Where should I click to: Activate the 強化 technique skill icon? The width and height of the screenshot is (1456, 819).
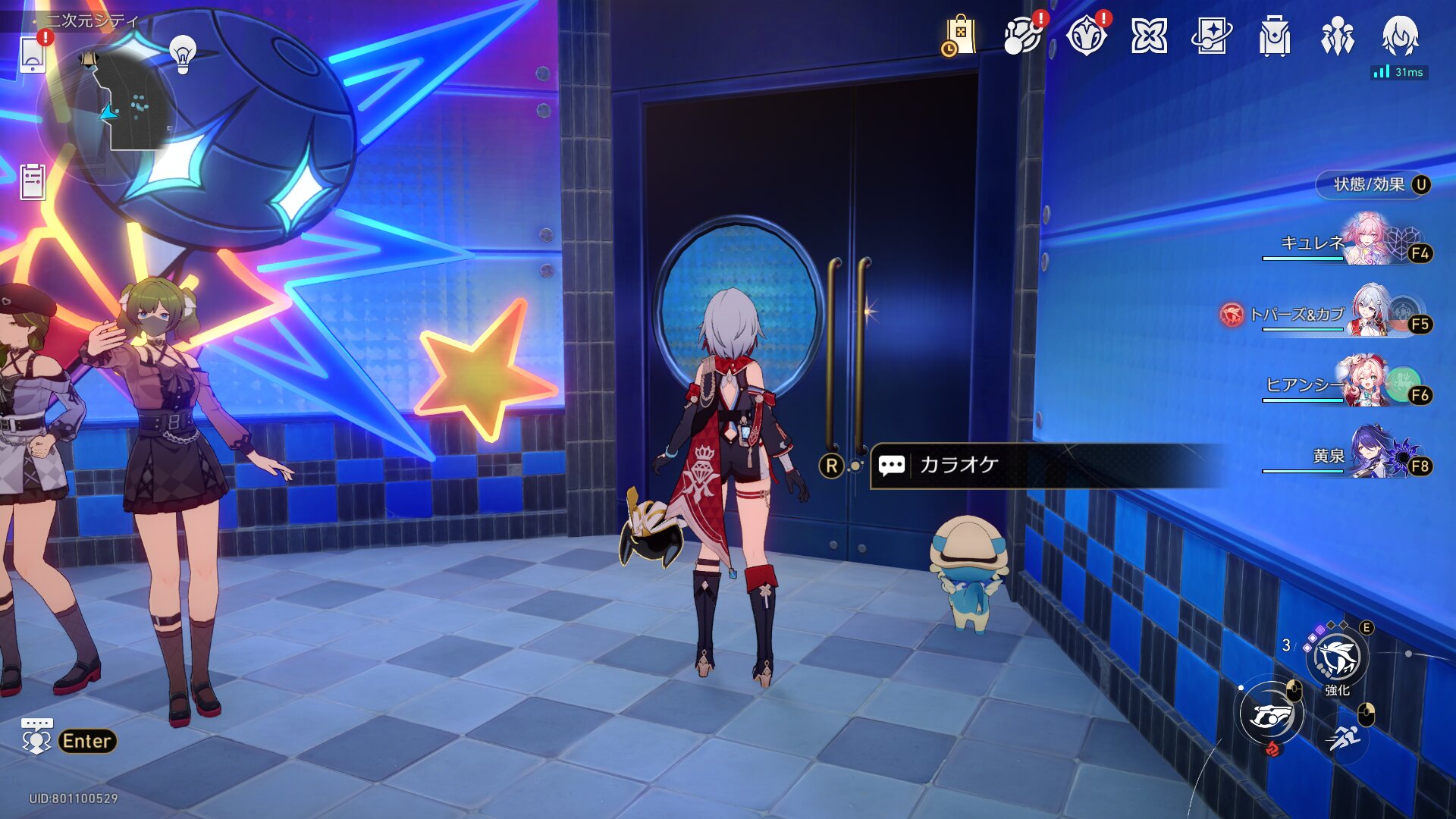click(x=1338, y=657)
